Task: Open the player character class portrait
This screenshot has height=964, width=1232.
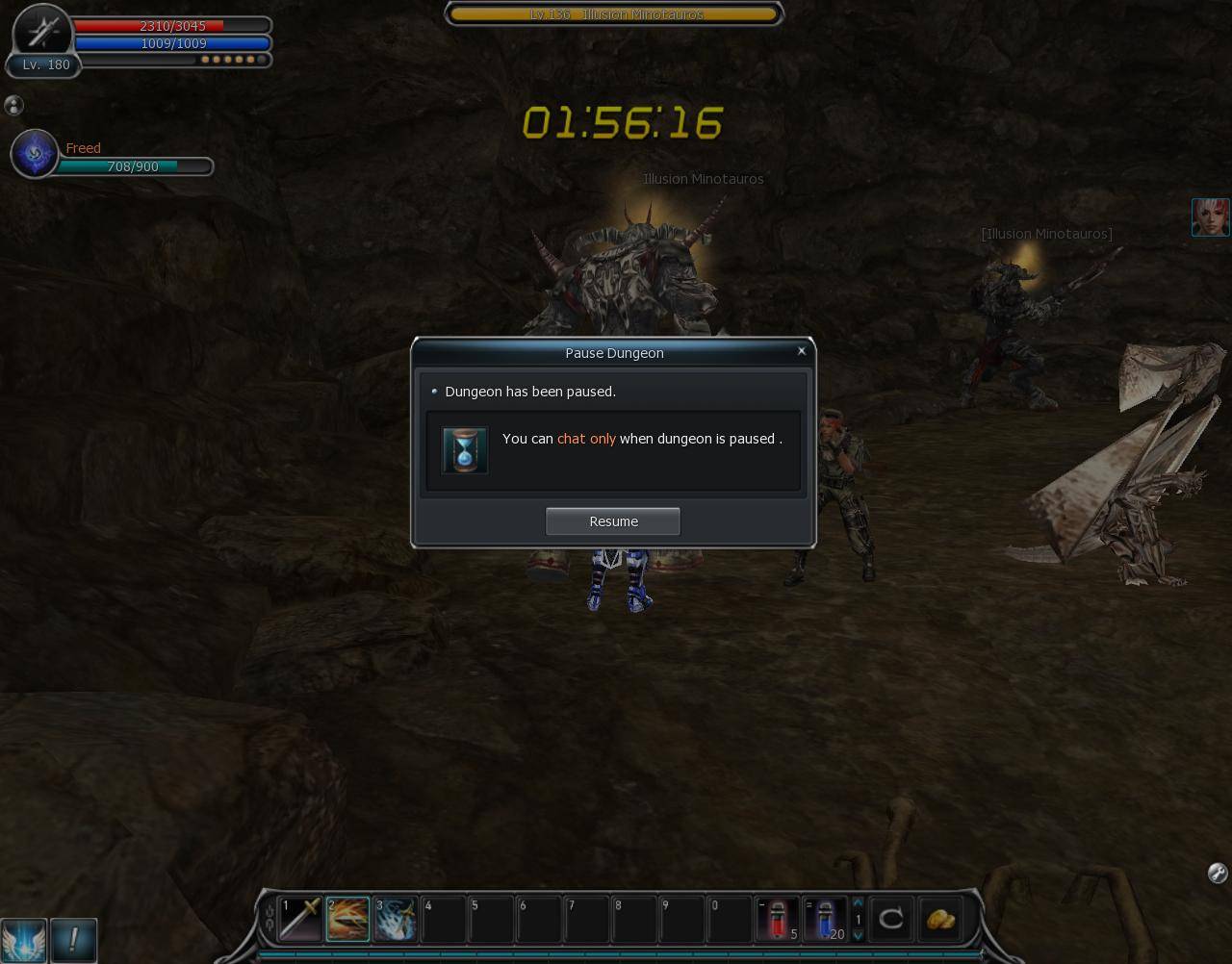Action: 42,31
